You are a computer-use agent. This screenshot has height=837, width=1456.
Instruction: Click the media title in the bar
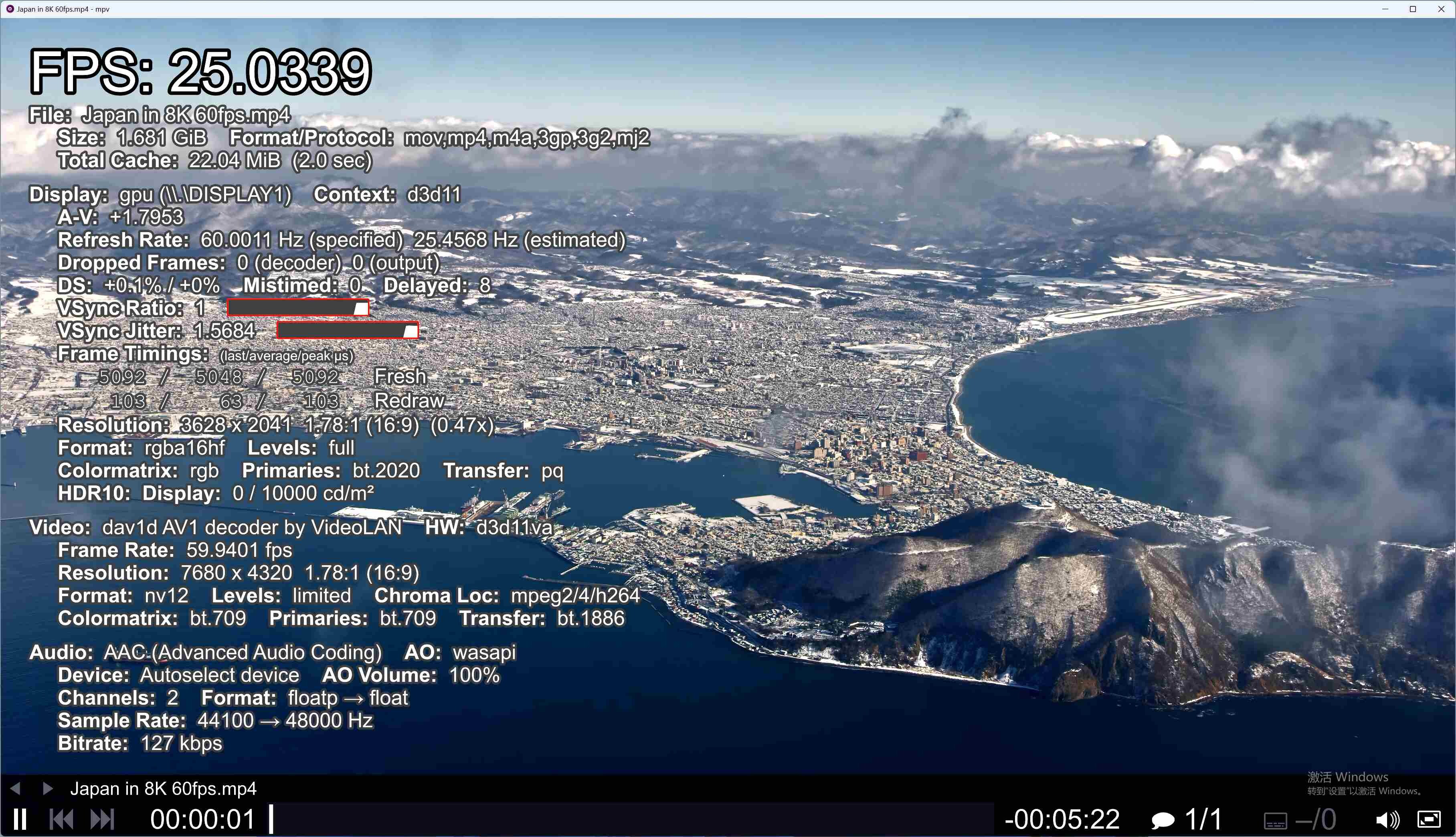163,789
